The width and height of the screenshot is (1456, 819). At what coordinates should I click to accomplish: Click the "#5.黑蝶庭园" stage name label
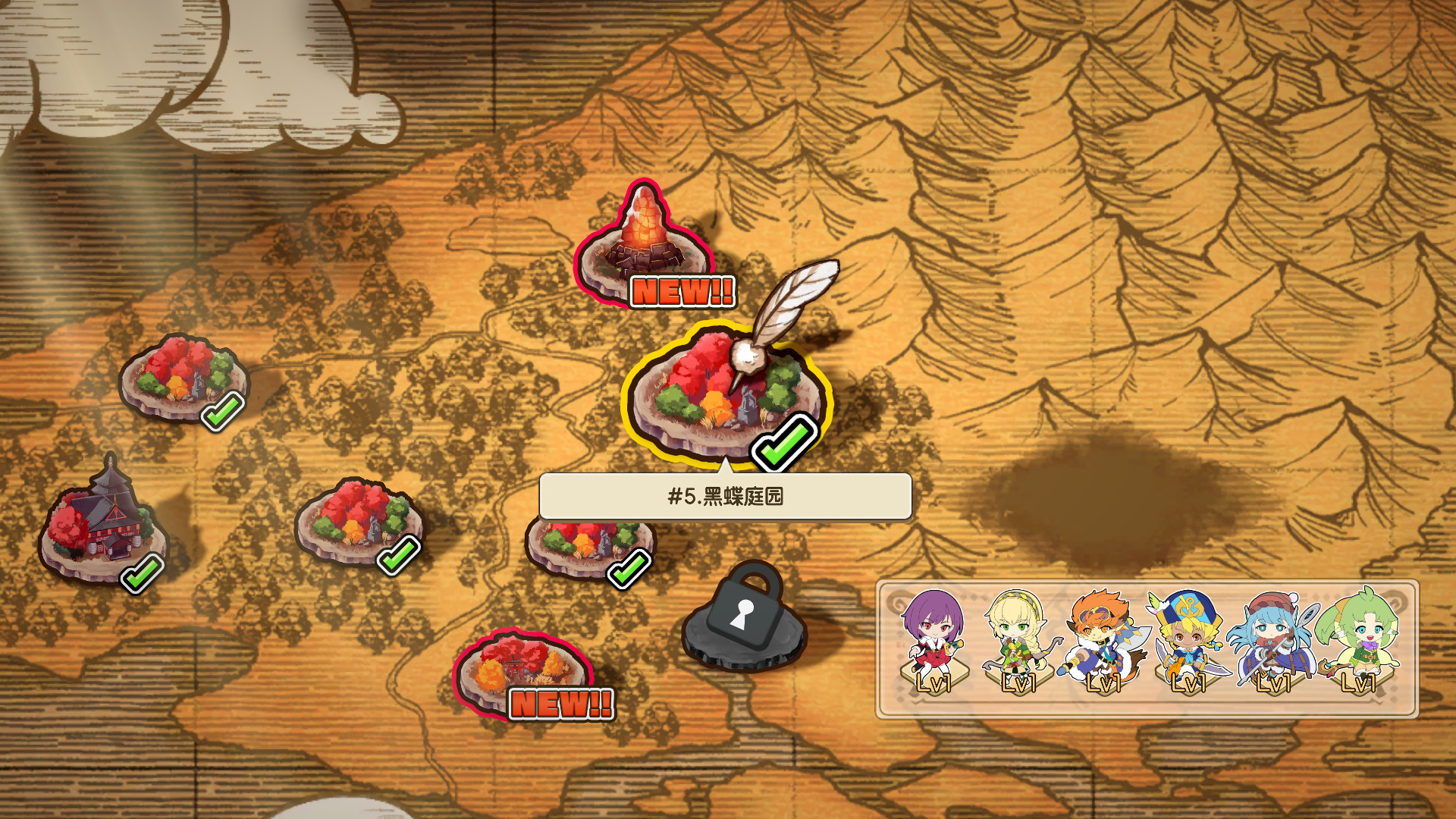pos(724,497)
